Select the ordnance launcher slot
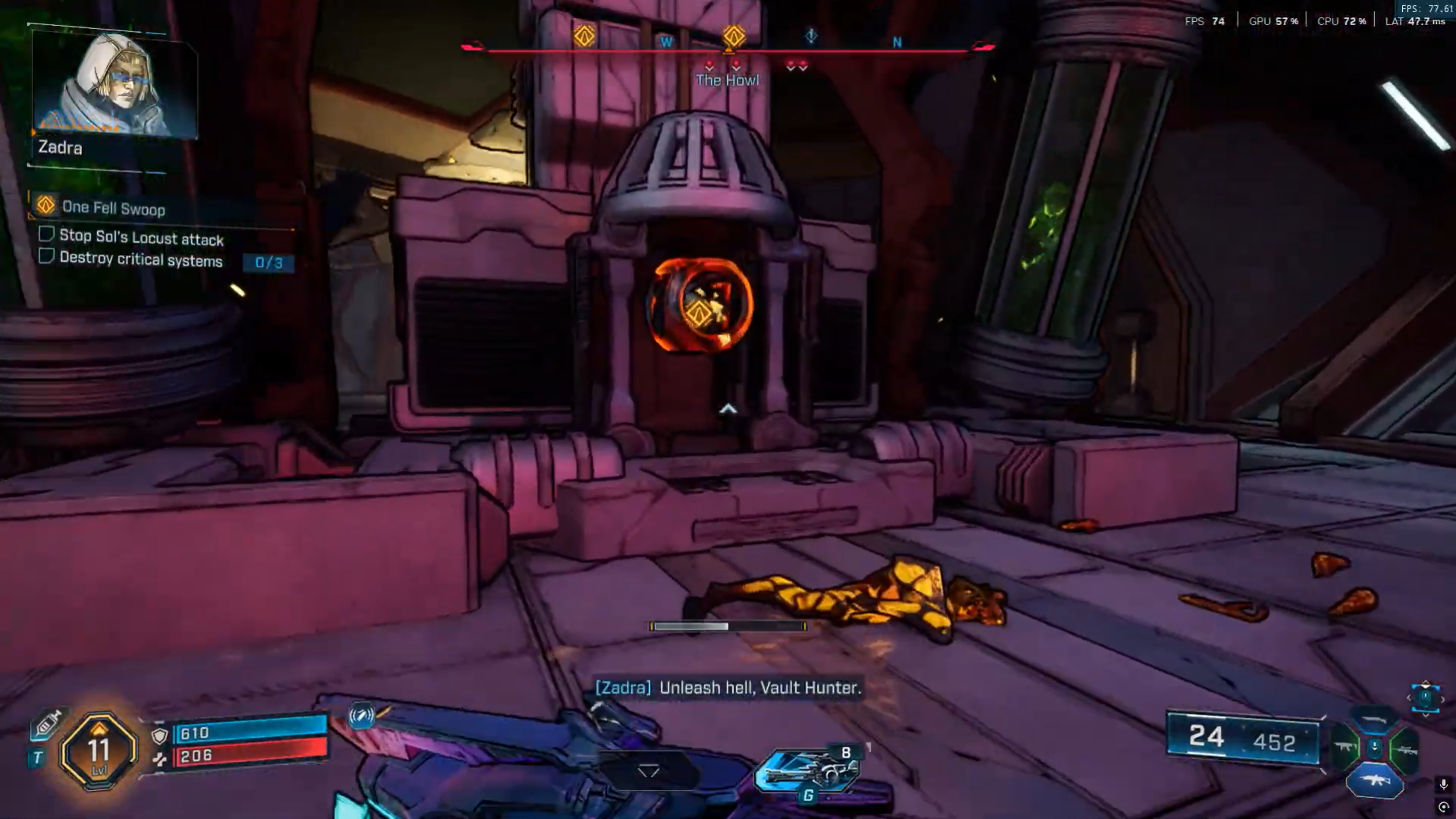Image resolution: width=1456 pixels, height=819 pixels. point(809,770)
